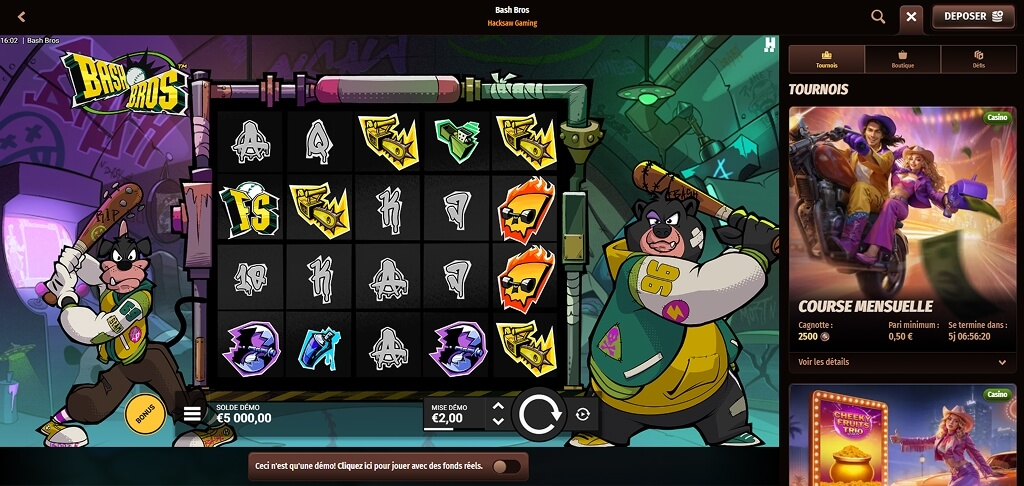Switch to the Tournois tab
The height and width of the screenshot is (486, 1024).
coord(827,60)
